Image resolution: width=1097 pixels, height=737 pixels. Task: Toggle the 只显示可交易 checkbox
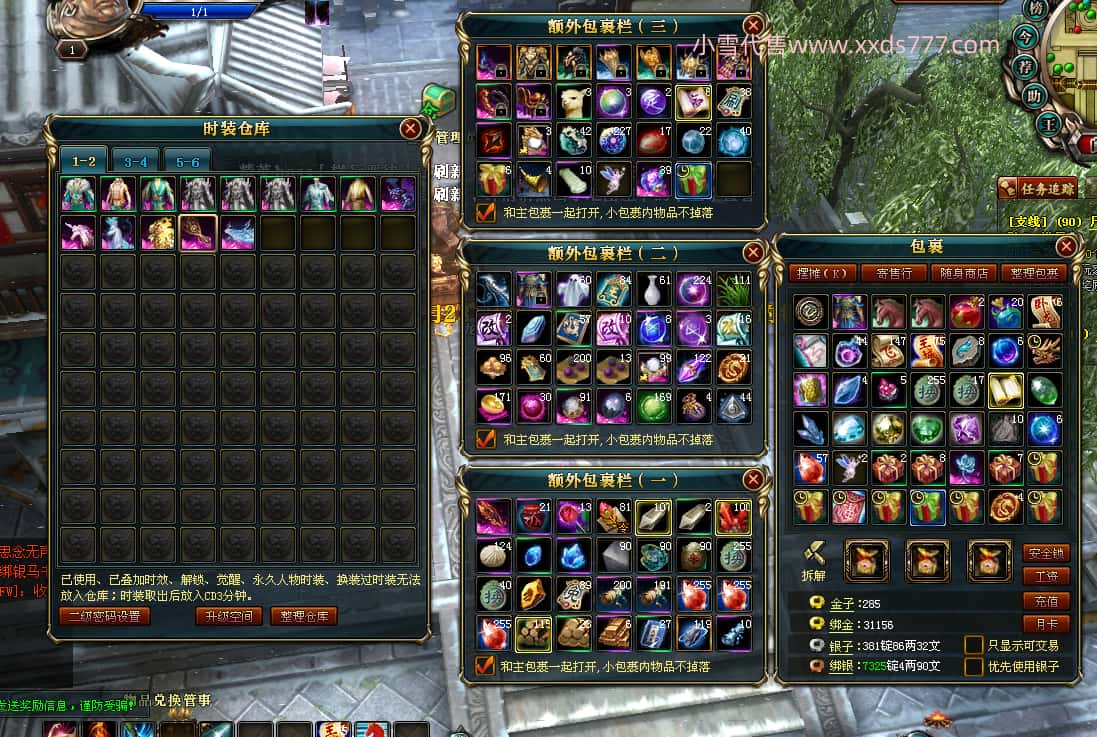coord(973,645)
